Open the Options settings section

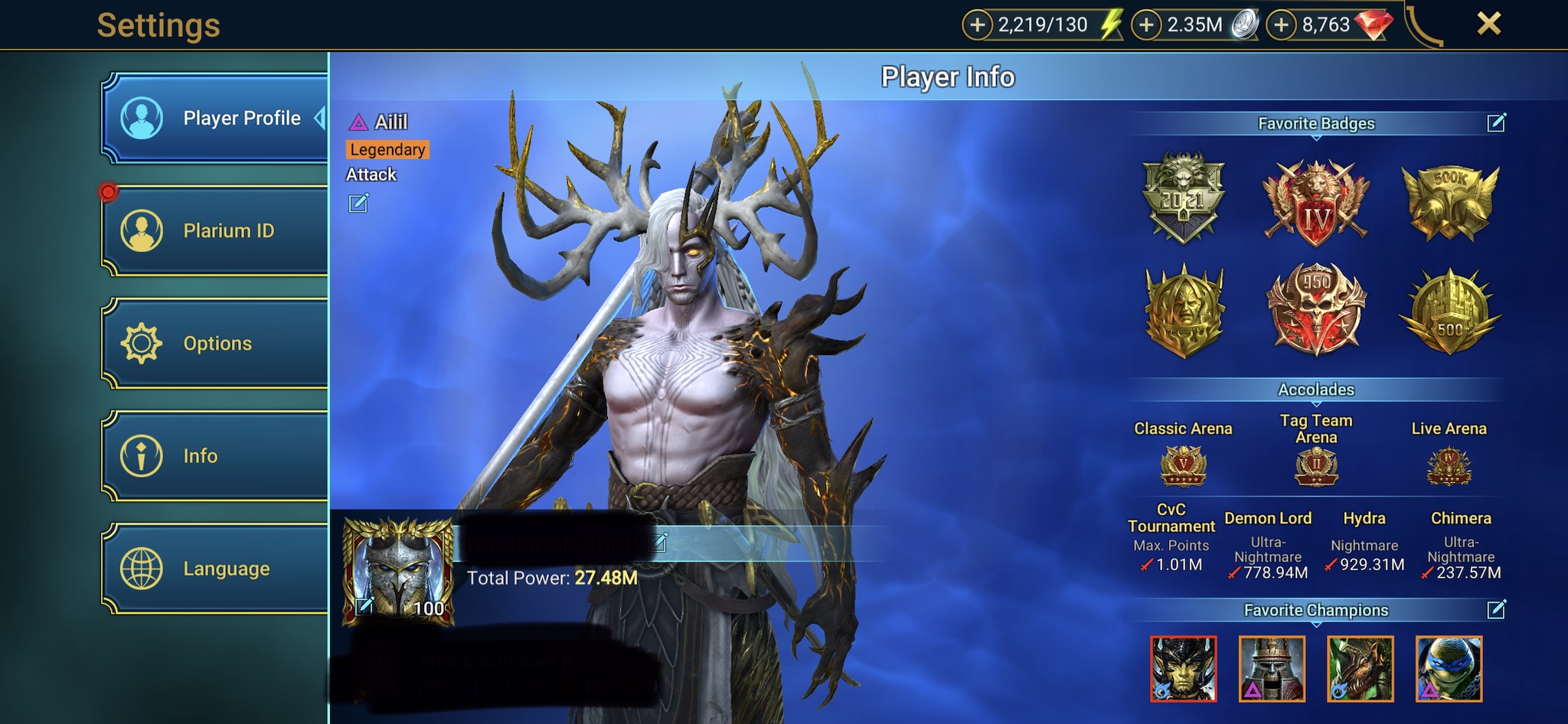pos(215,343)
